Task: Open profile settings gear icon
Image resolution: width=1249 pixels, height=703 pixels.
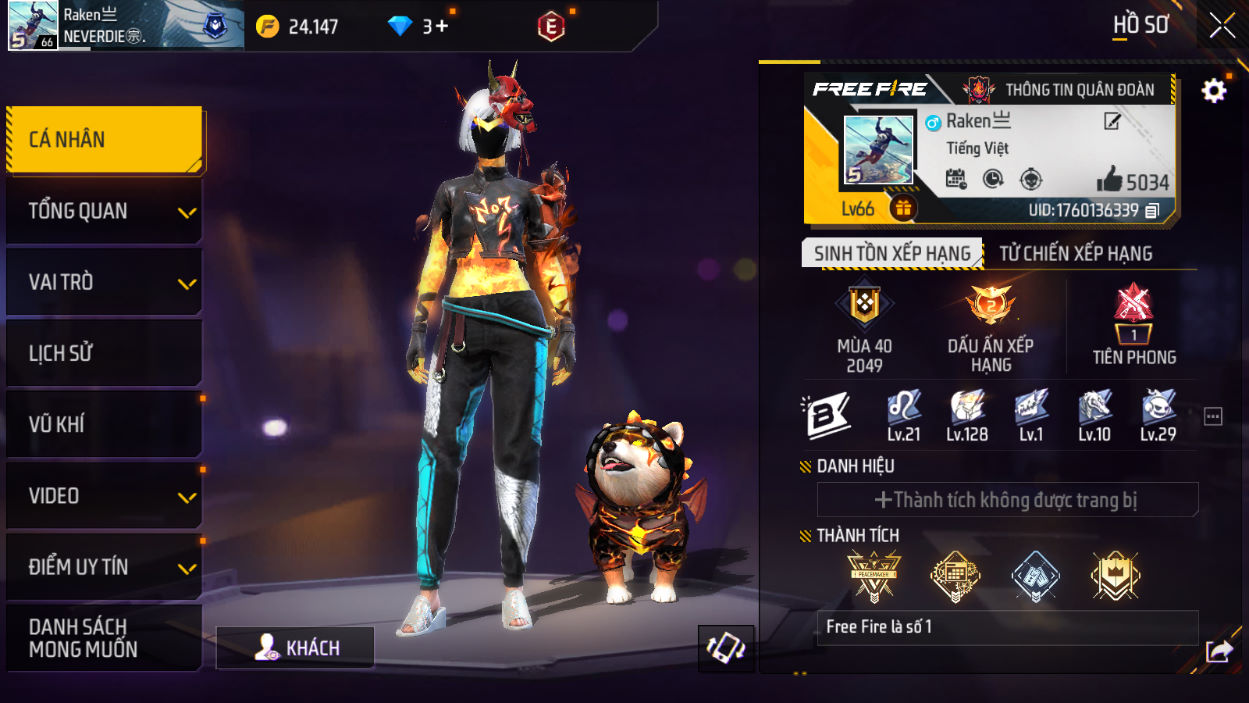Action: pos(1214,91)
